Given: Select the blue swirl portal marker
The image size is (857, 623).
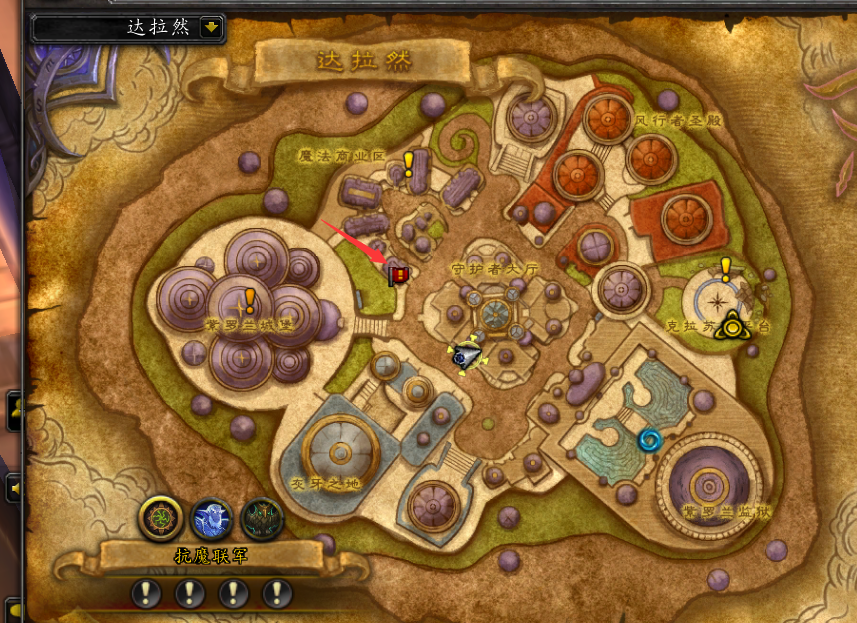Looking at the screenshot, I should pos(650,440).
